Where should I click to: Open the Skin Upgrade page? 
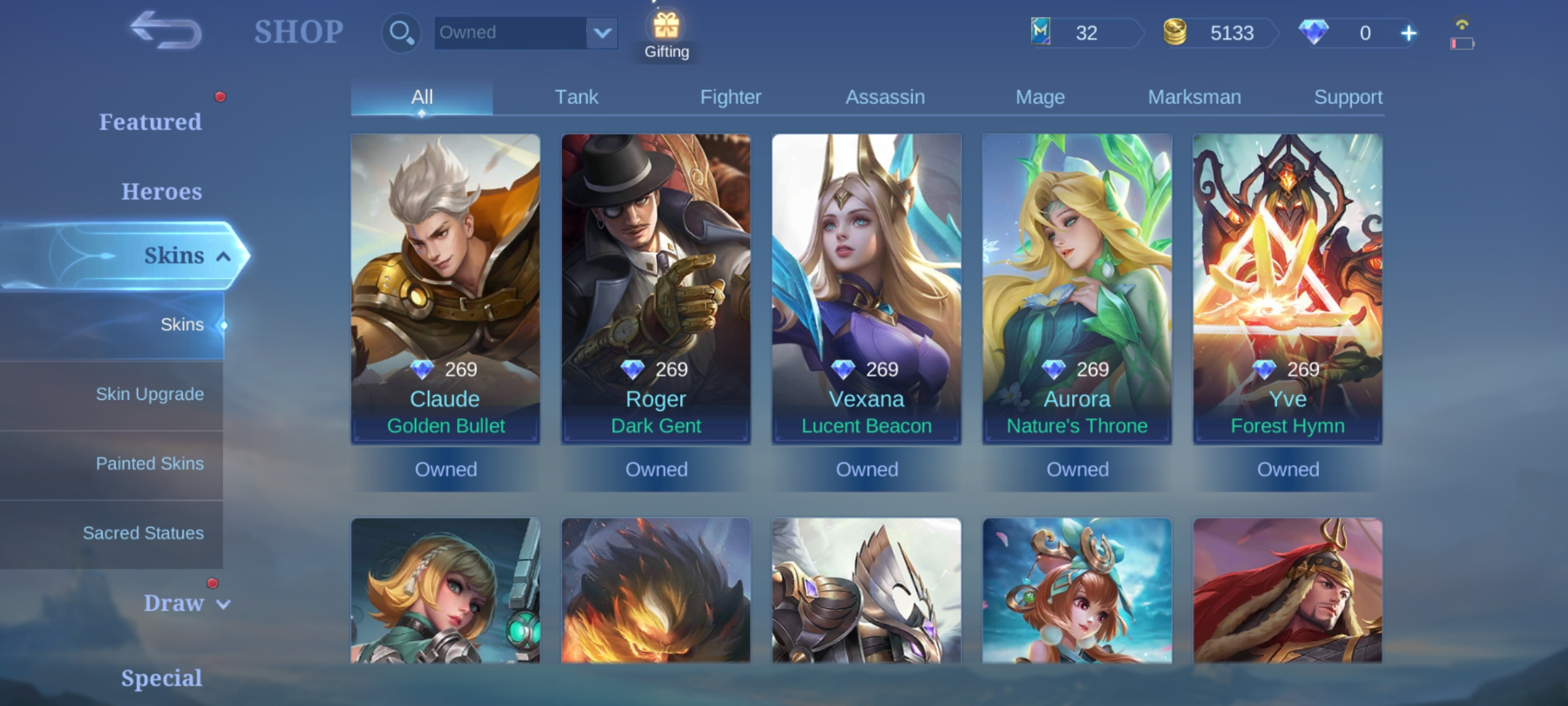[x=150, y=394]
